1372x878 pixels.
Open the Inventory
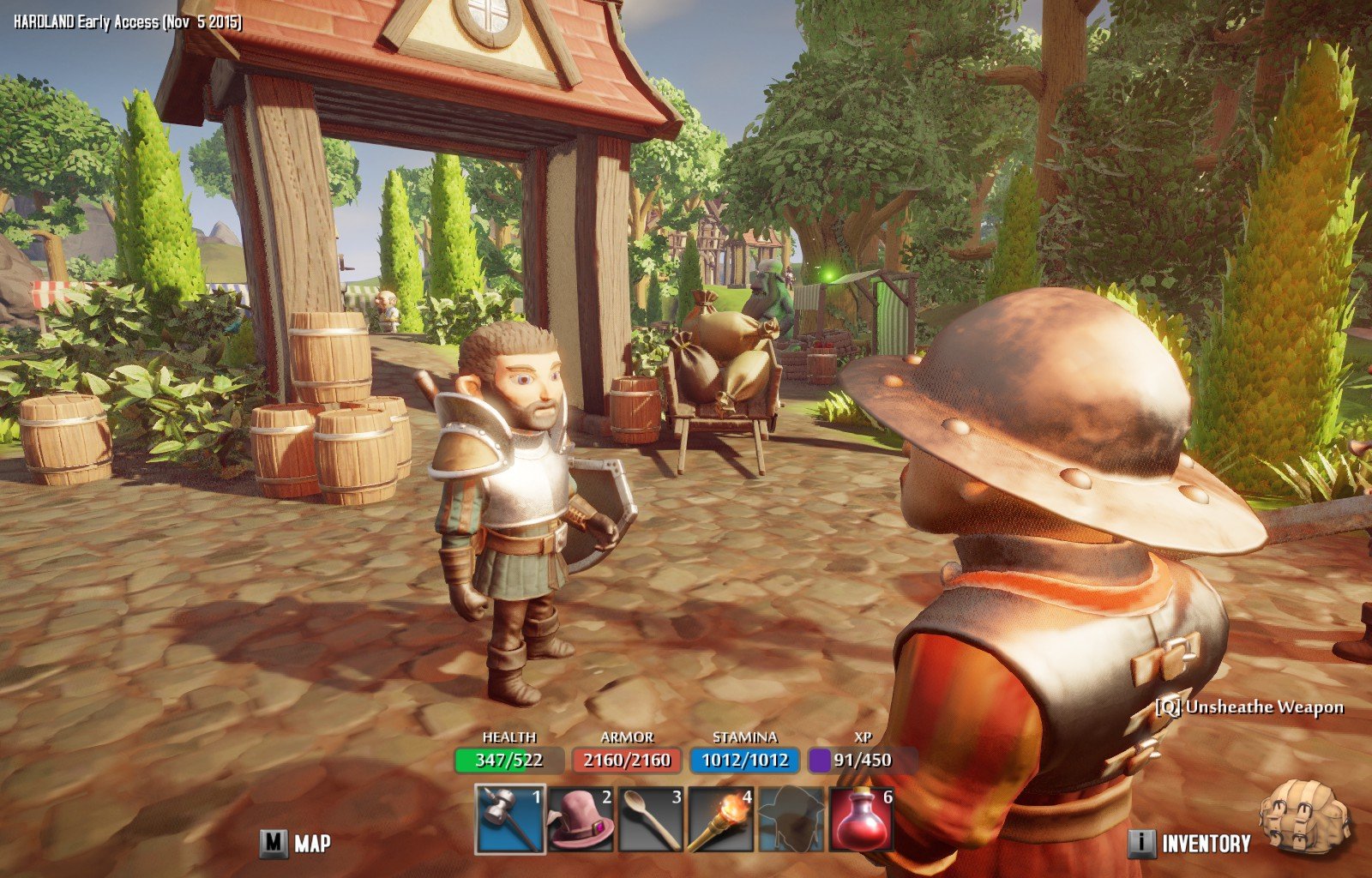[x=1190, y=844]
